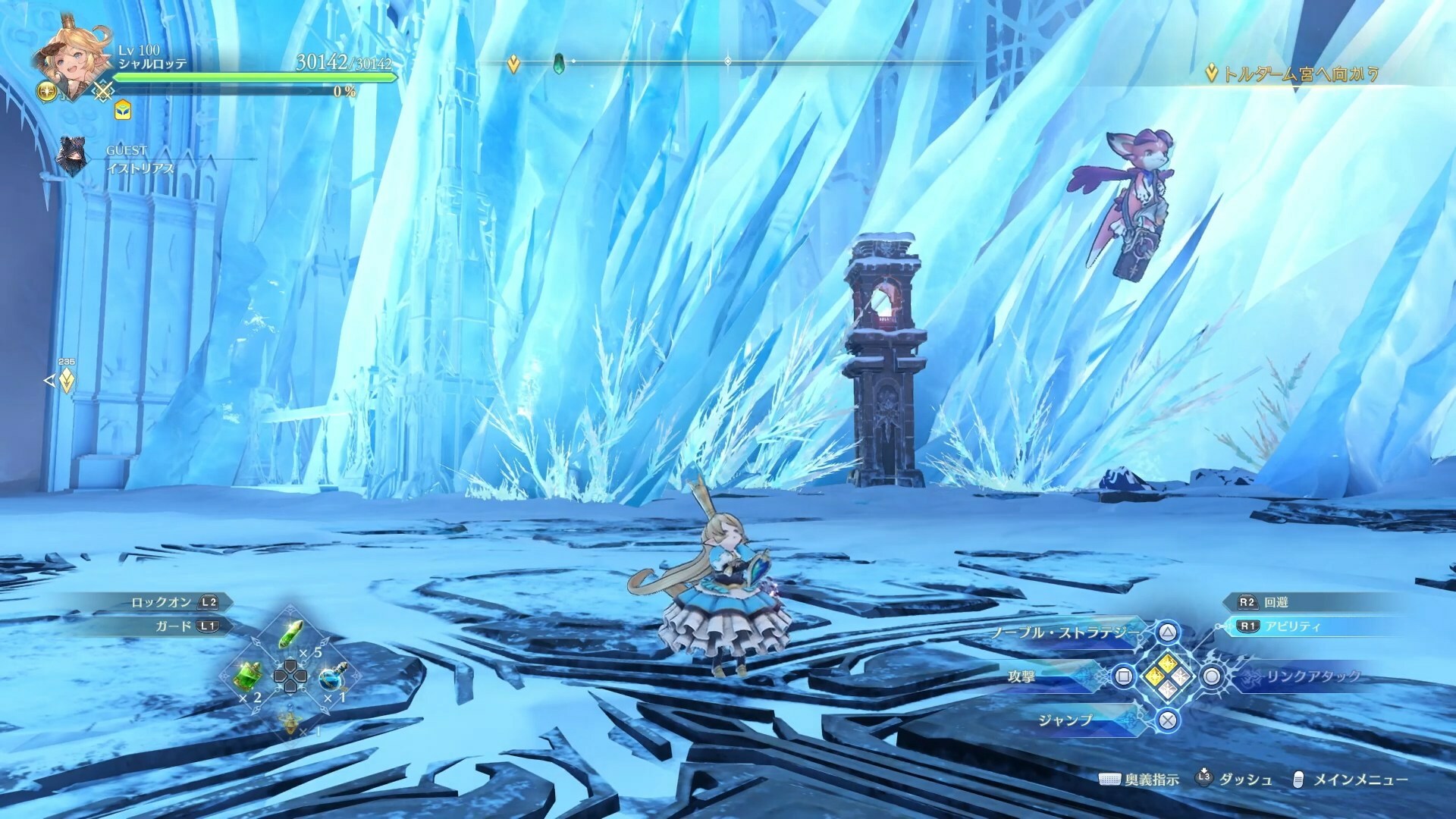
Task: Select the blue round potion flask
Action: click(331, 676)
